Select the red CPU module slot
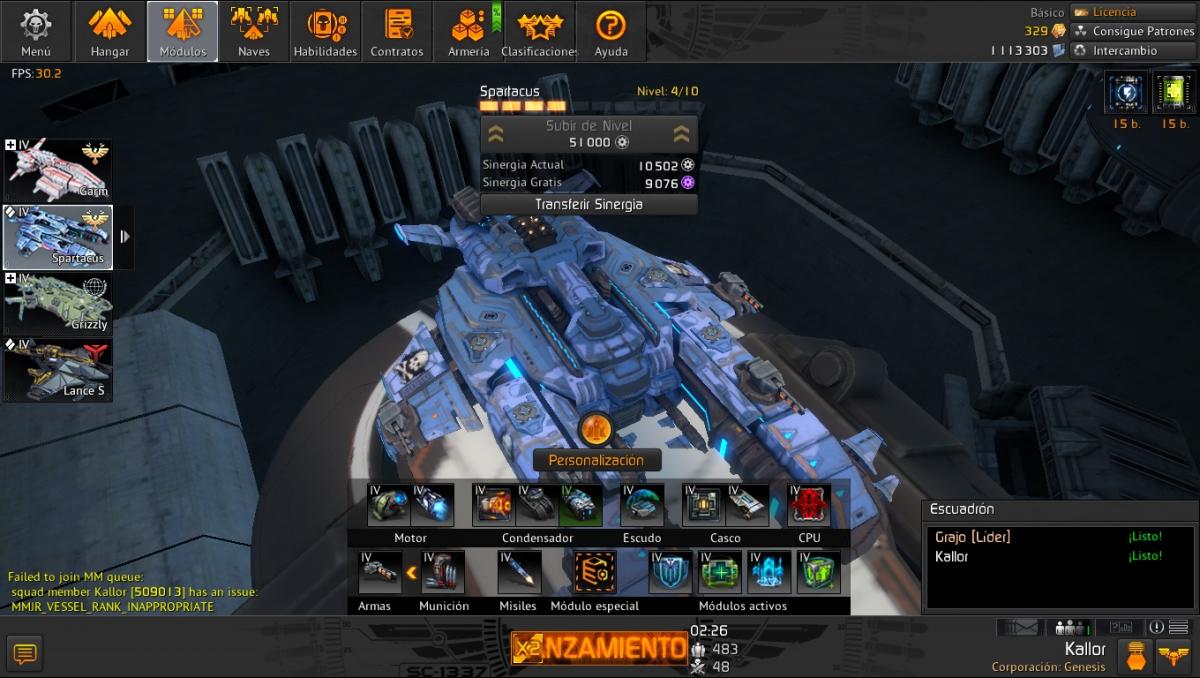Viewport: 1200px width, 678px height. (x=809, y=505)
